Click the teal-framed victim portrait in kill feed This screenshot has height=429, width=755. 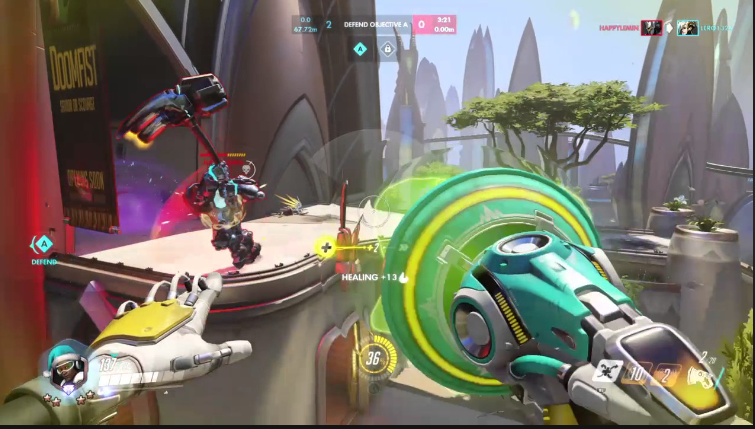tap(686, 28)
